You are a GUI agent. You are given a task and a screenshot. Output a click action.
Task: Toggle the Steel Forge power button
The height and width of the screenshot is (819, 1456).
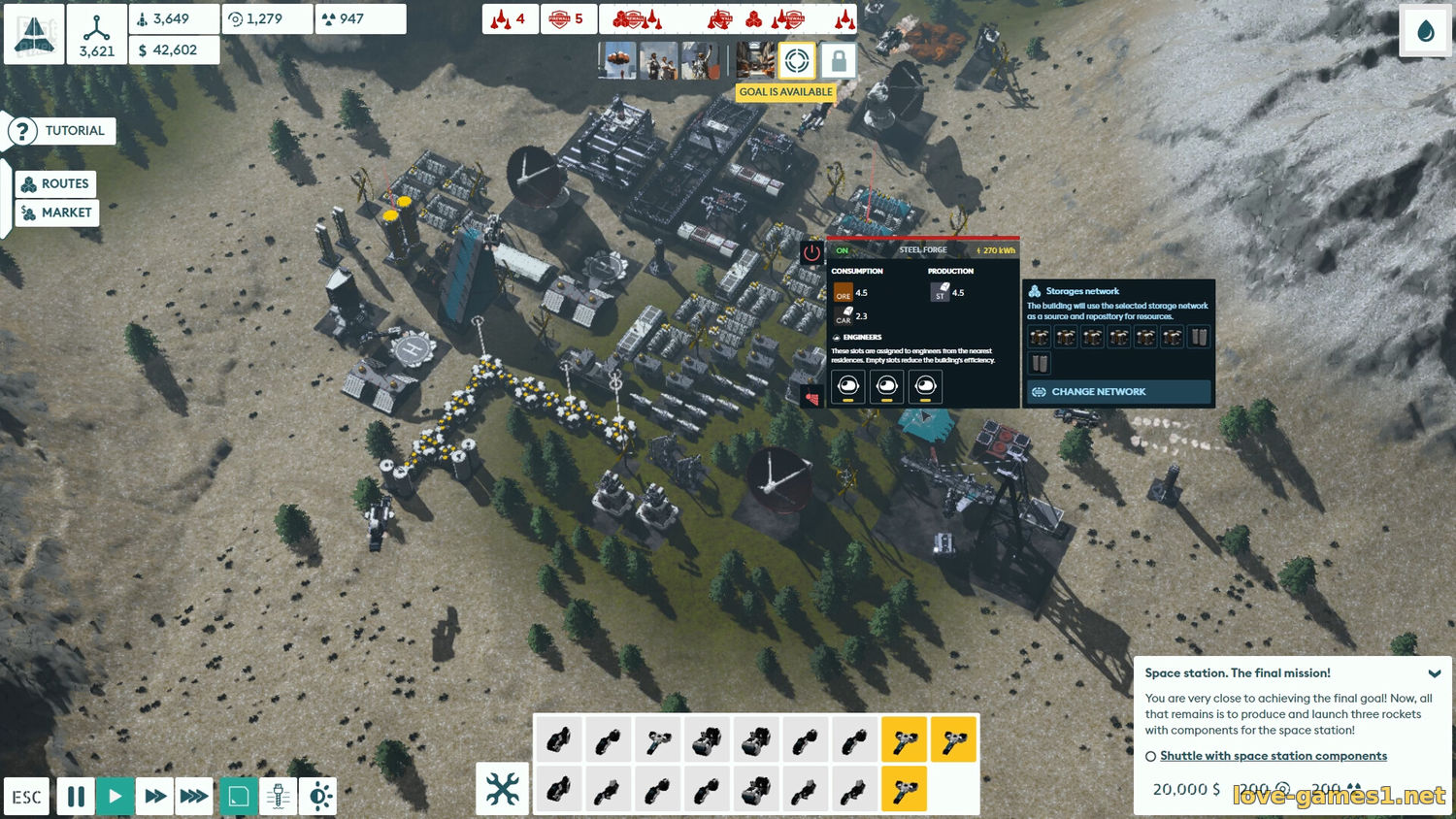[x=811, y=252]
